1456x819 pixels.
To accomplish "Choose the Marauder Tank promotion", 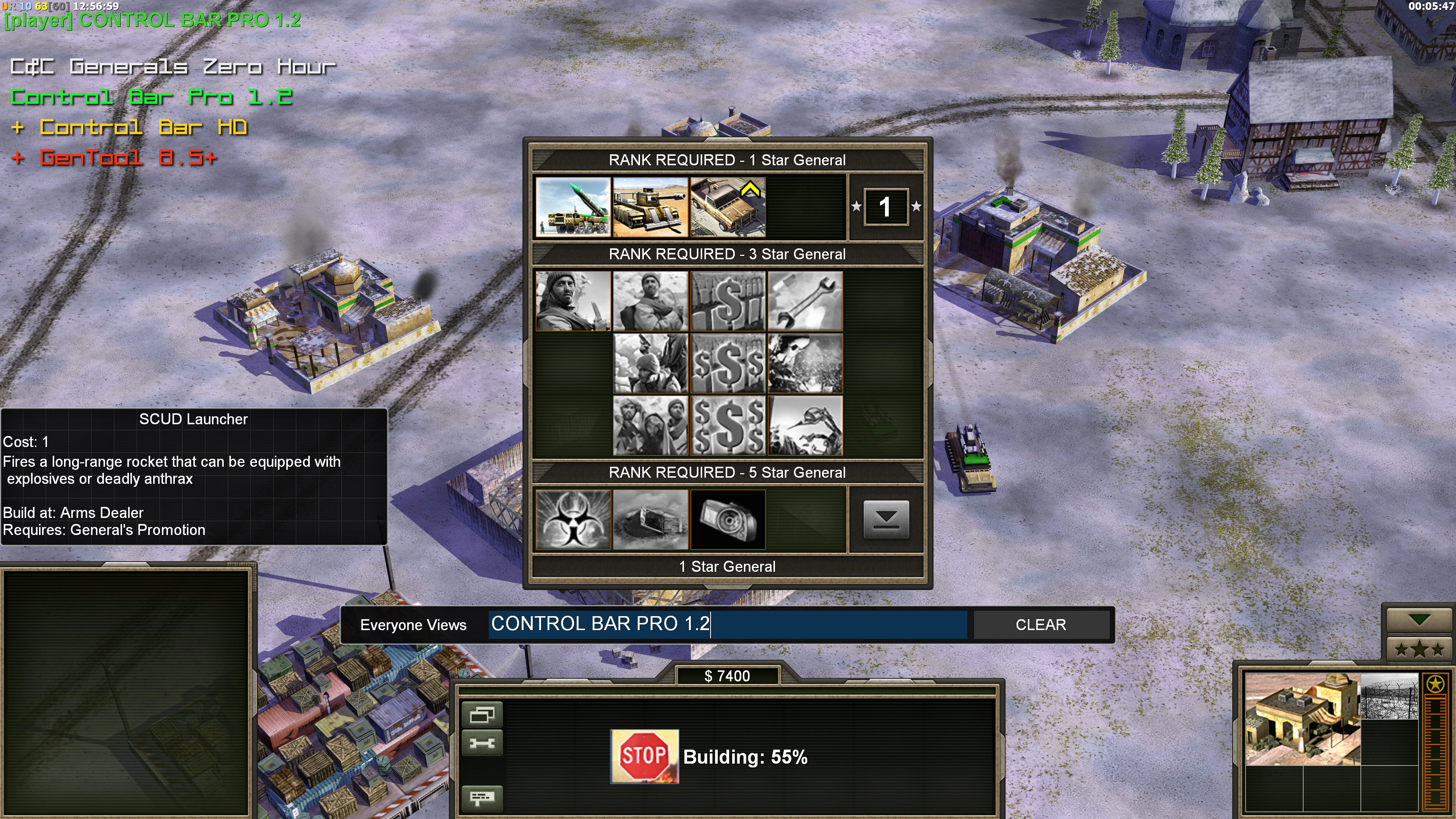I will pos(650,207).
